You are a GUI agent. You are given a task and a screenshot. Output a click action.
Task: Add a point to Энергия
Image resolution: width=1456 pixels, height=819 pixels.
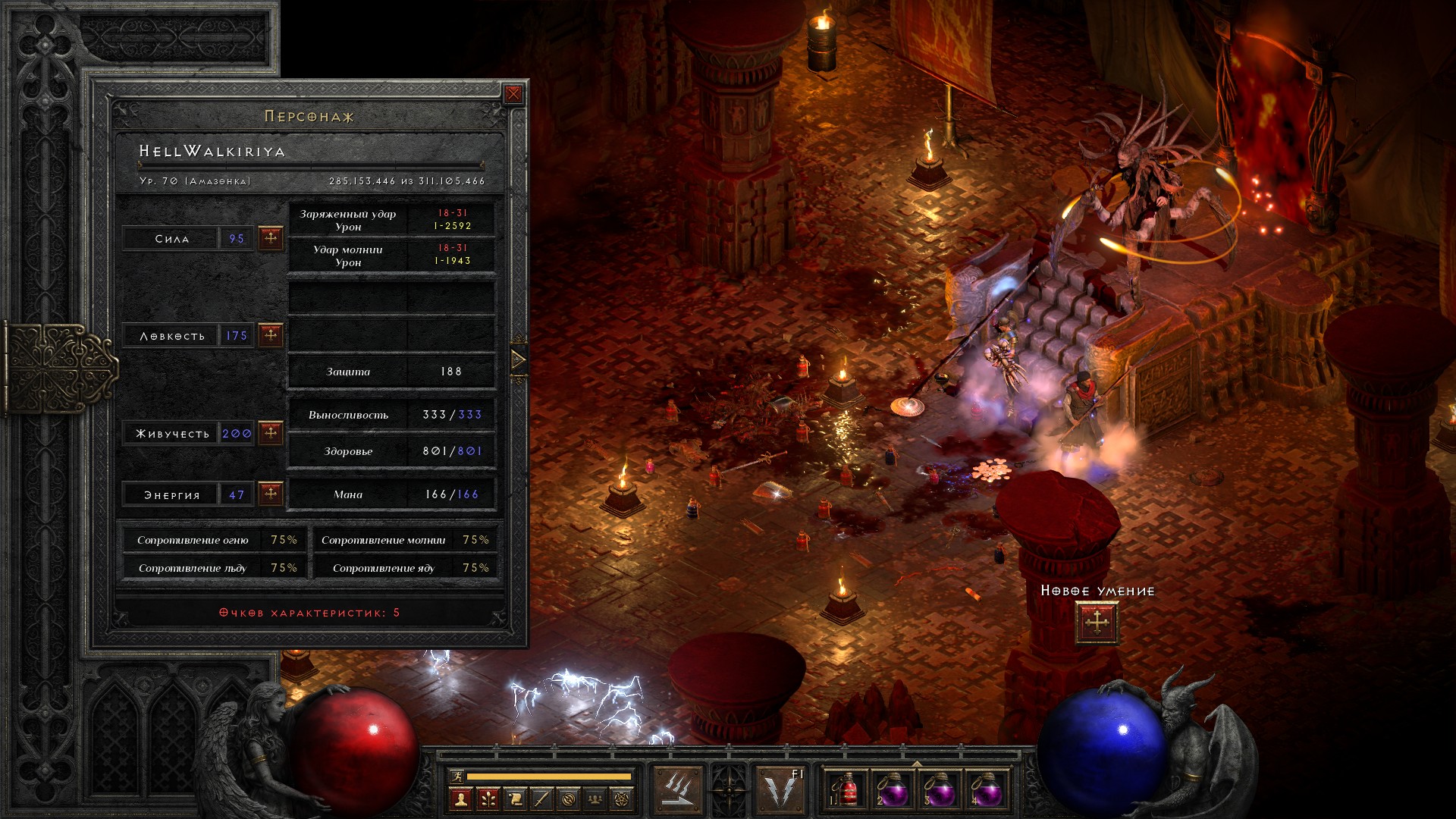tap(271, 494)
